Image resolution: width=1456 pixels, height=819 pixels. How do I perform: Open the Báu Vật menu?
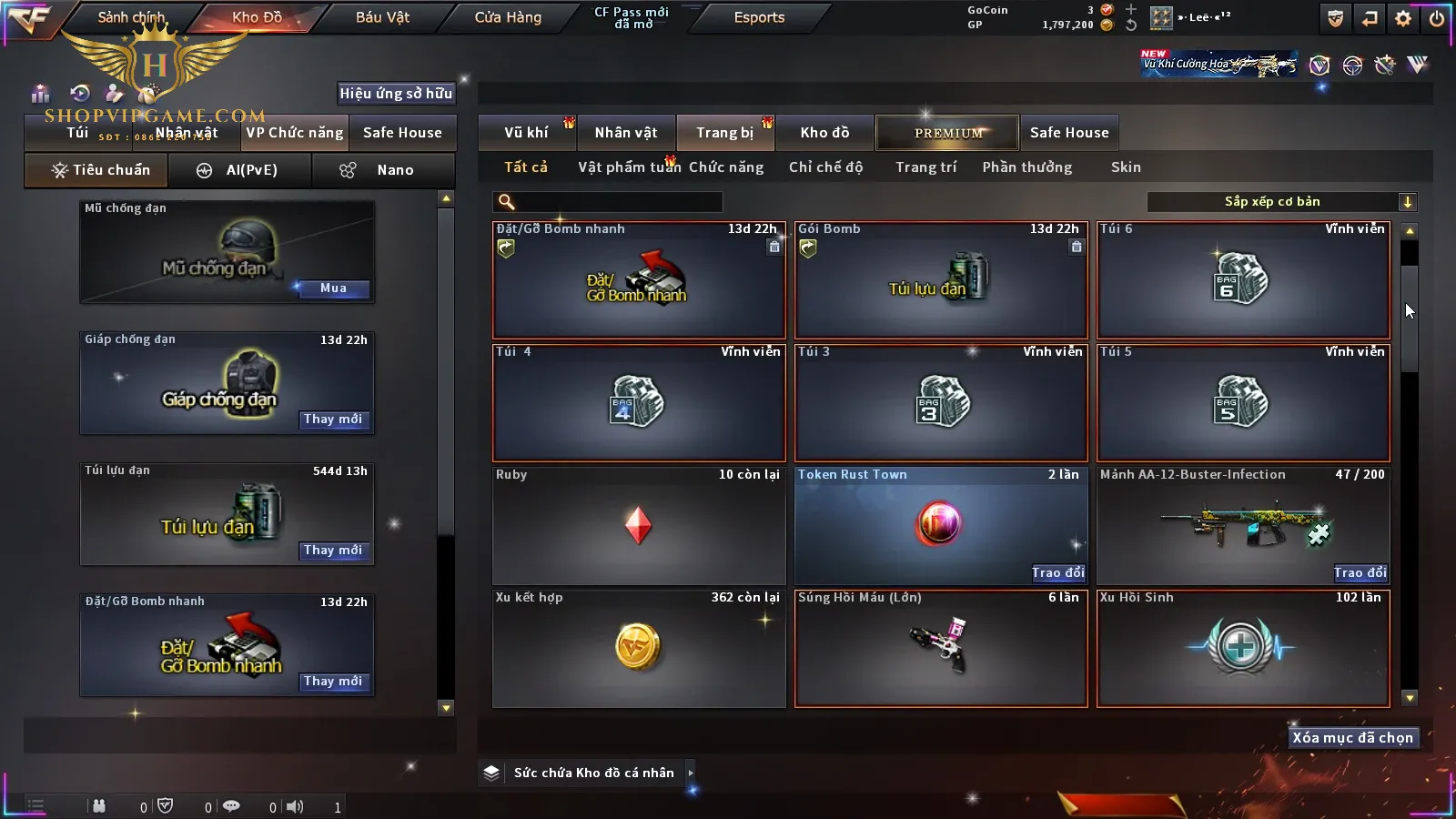[x=382, y=17]
